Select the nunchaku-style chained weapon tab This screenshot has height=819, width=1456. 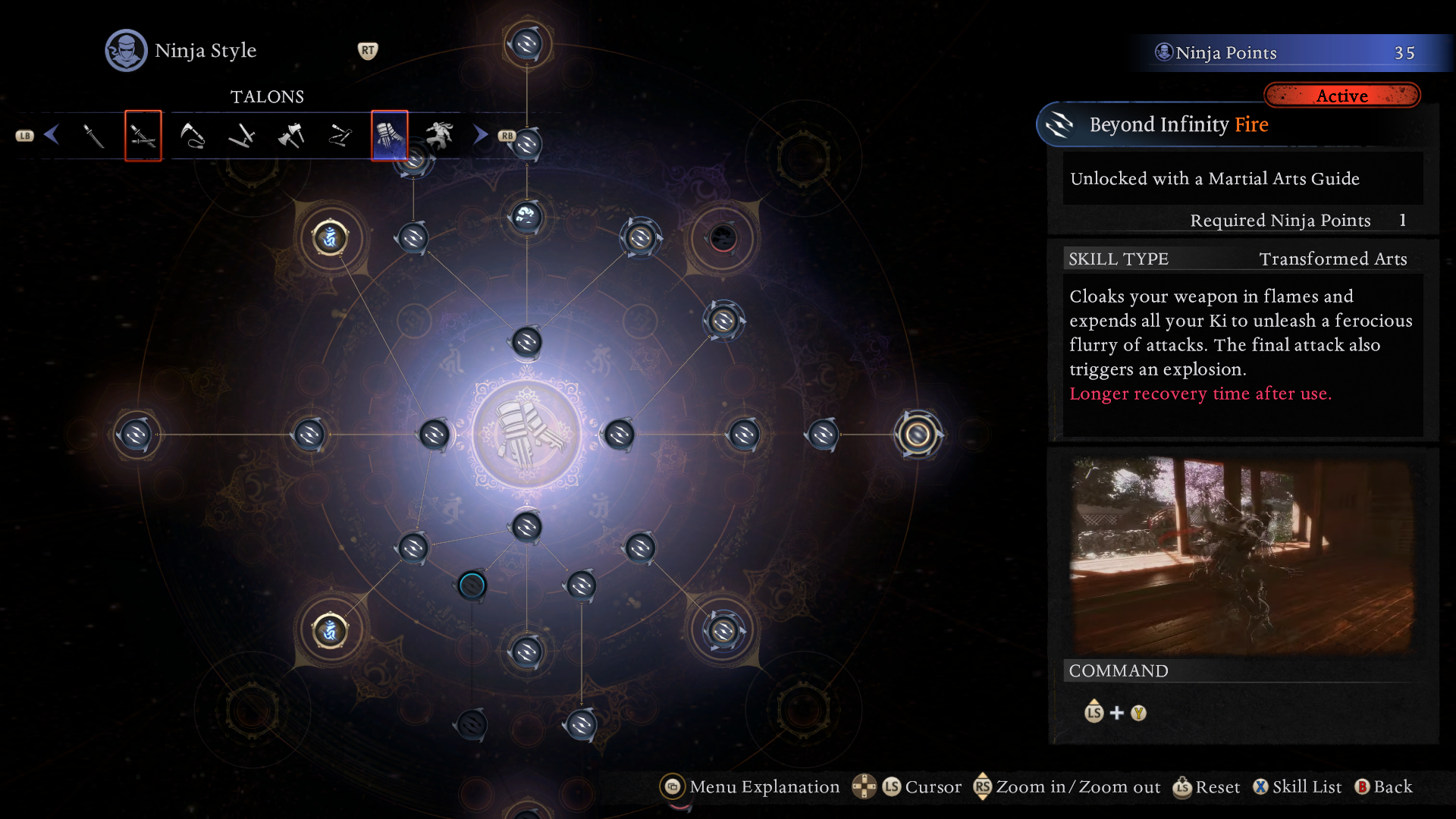click(x=340, y=136)
